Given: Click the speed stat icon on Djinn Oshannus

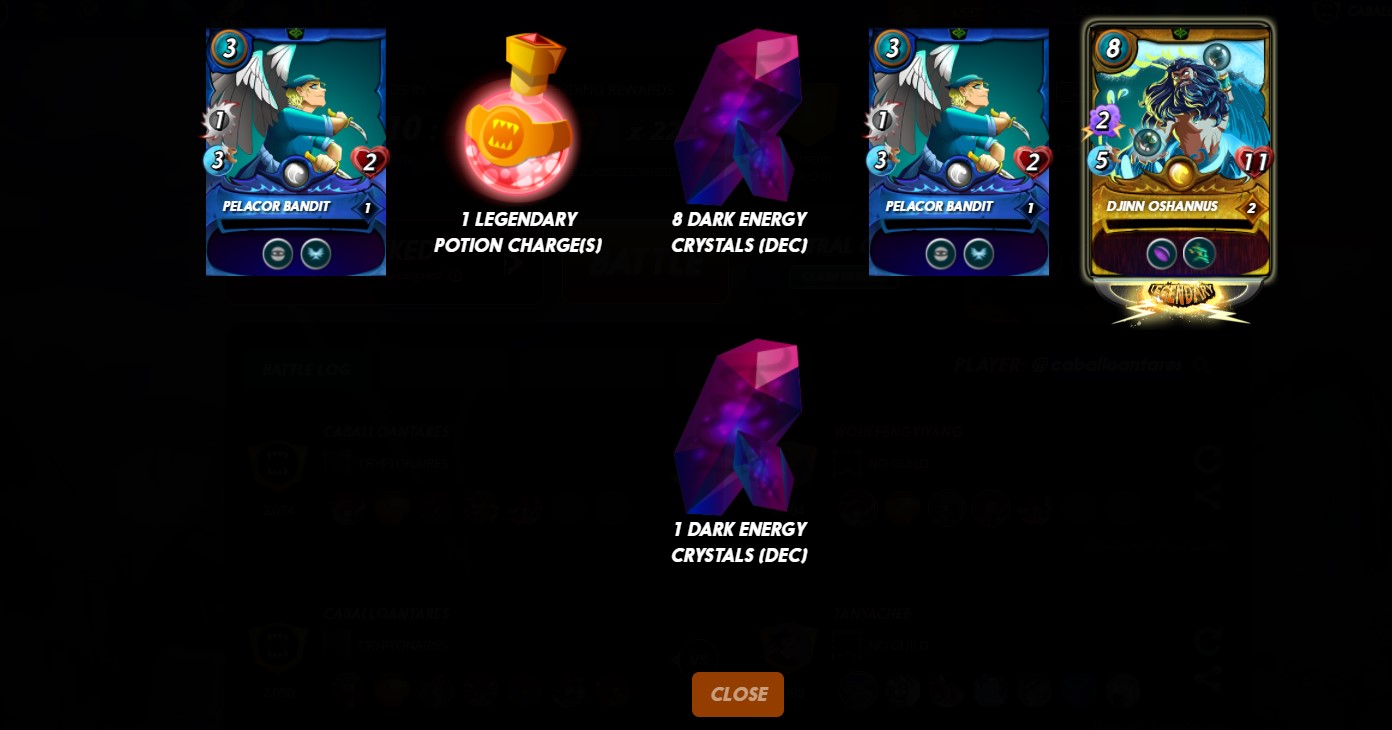Looking at the screenshot, I should [1101, 161].
